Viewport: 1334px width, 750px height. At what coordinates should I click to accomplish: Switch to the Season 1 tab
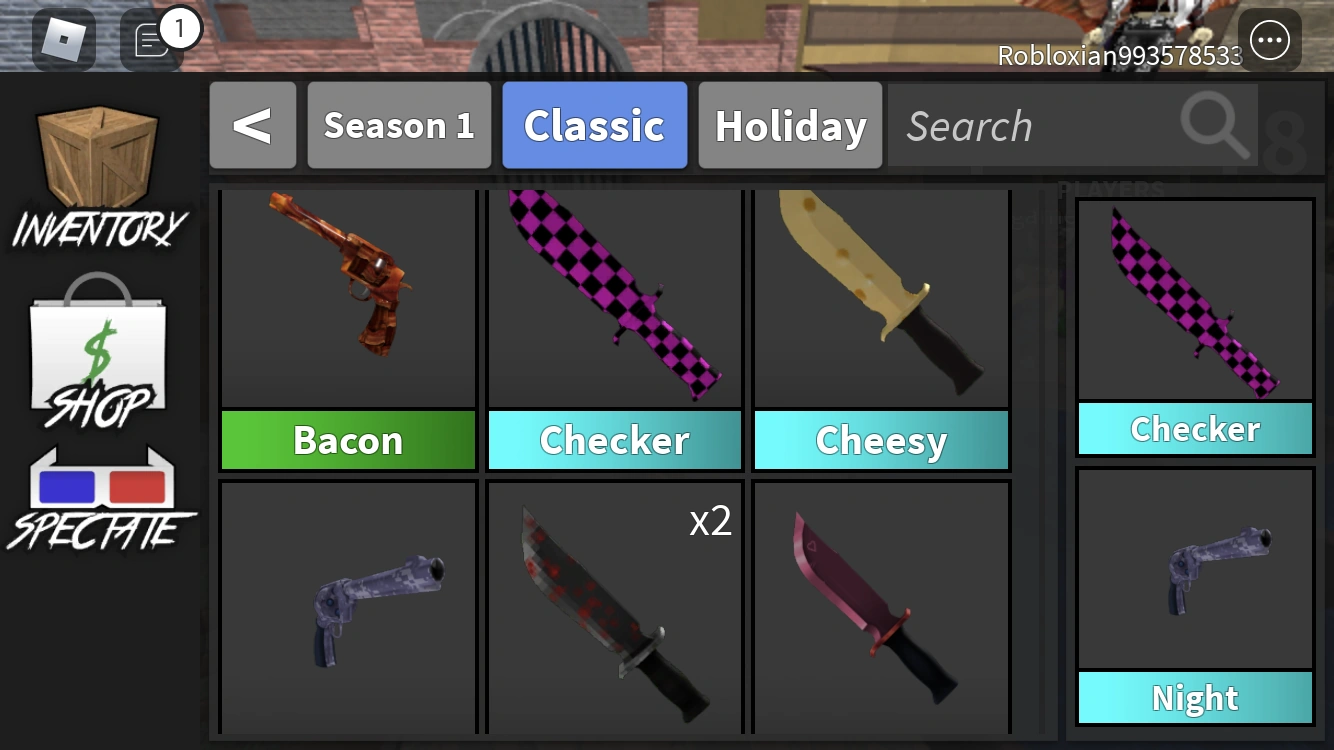point(398,125)
